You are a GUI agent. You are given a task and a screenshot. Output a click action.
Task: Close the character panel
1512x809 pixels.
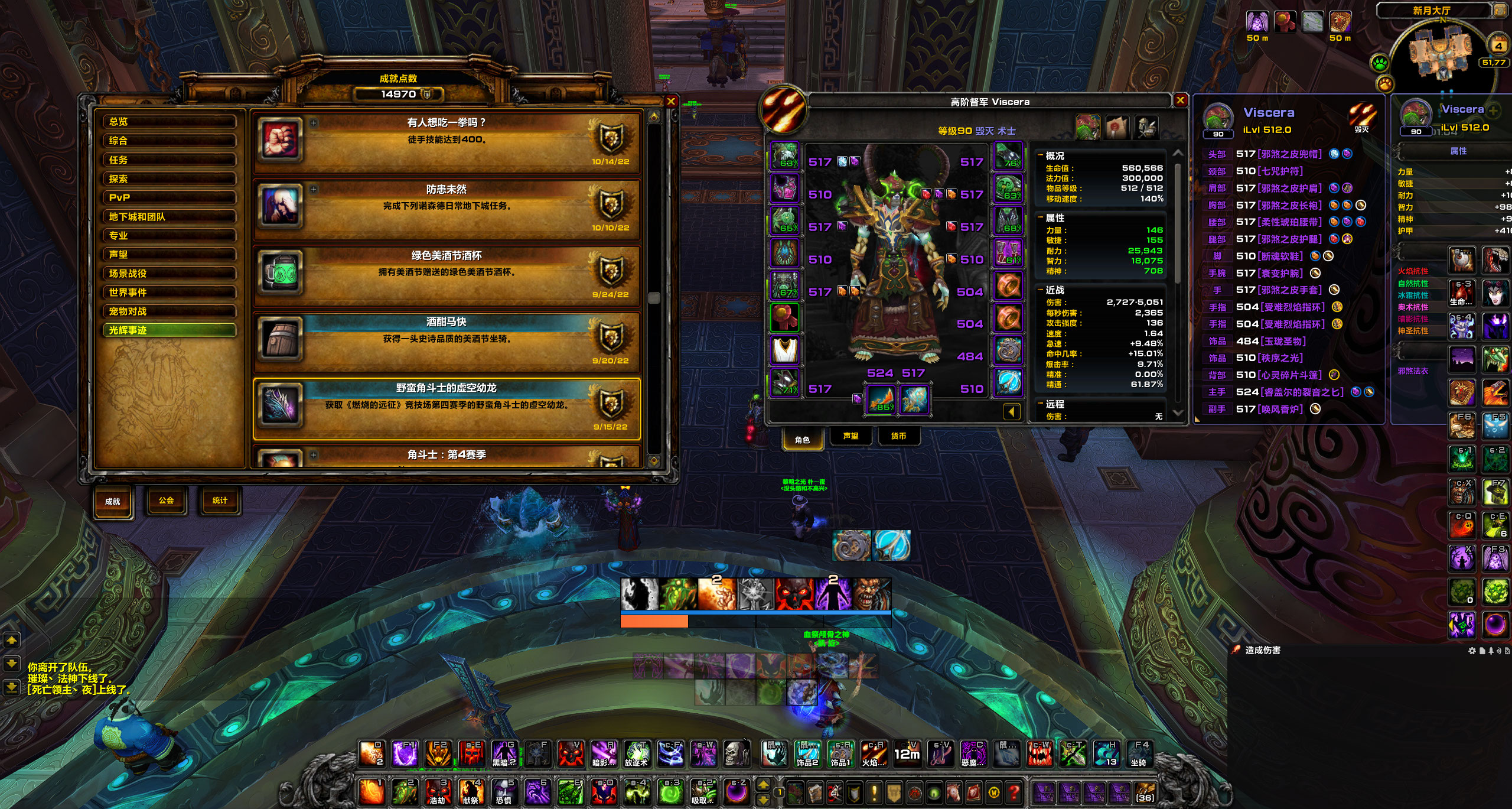[x=1180, y=100]
